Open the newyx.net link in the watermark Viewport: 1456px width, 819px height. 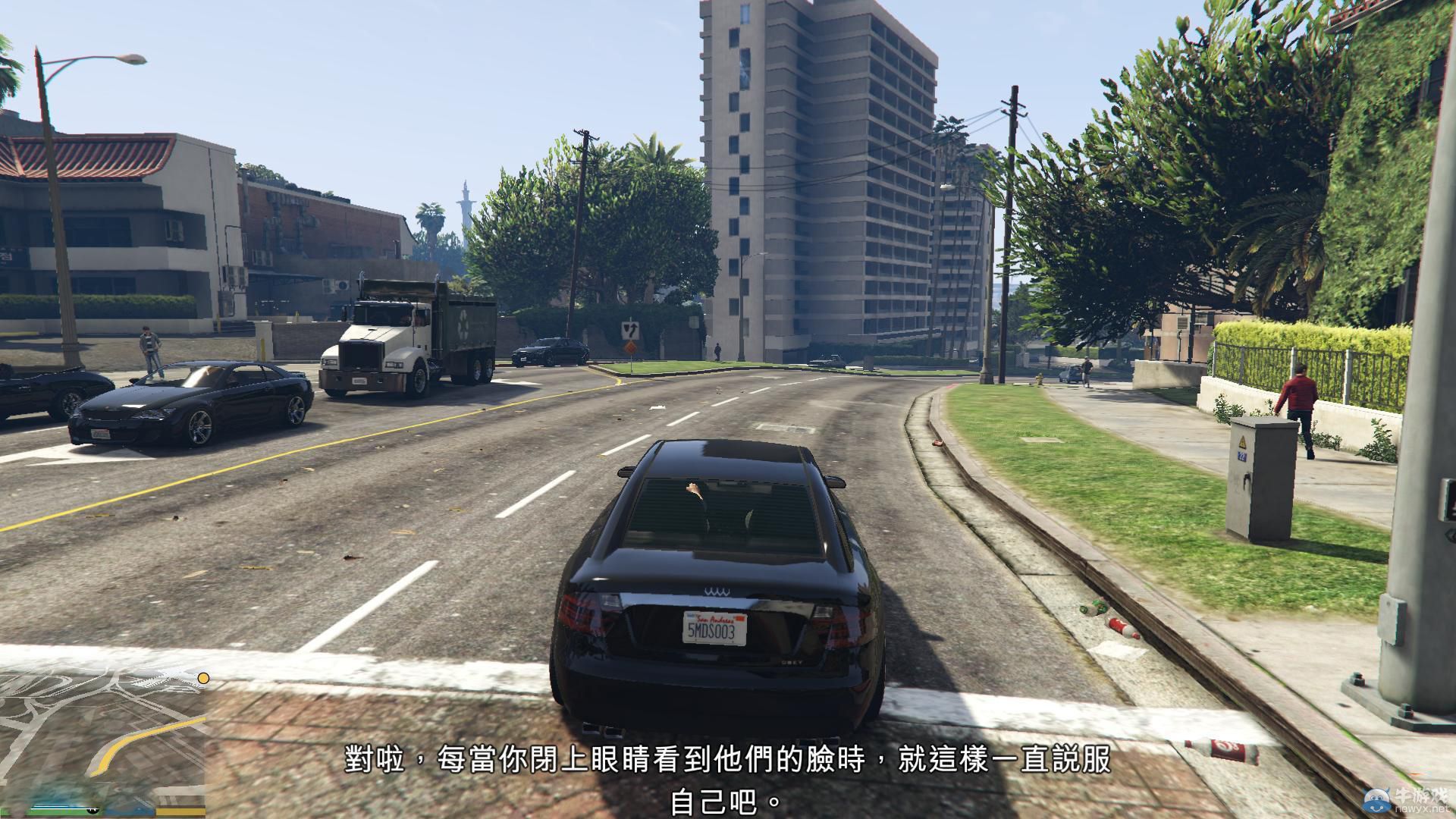point(1421,810)
